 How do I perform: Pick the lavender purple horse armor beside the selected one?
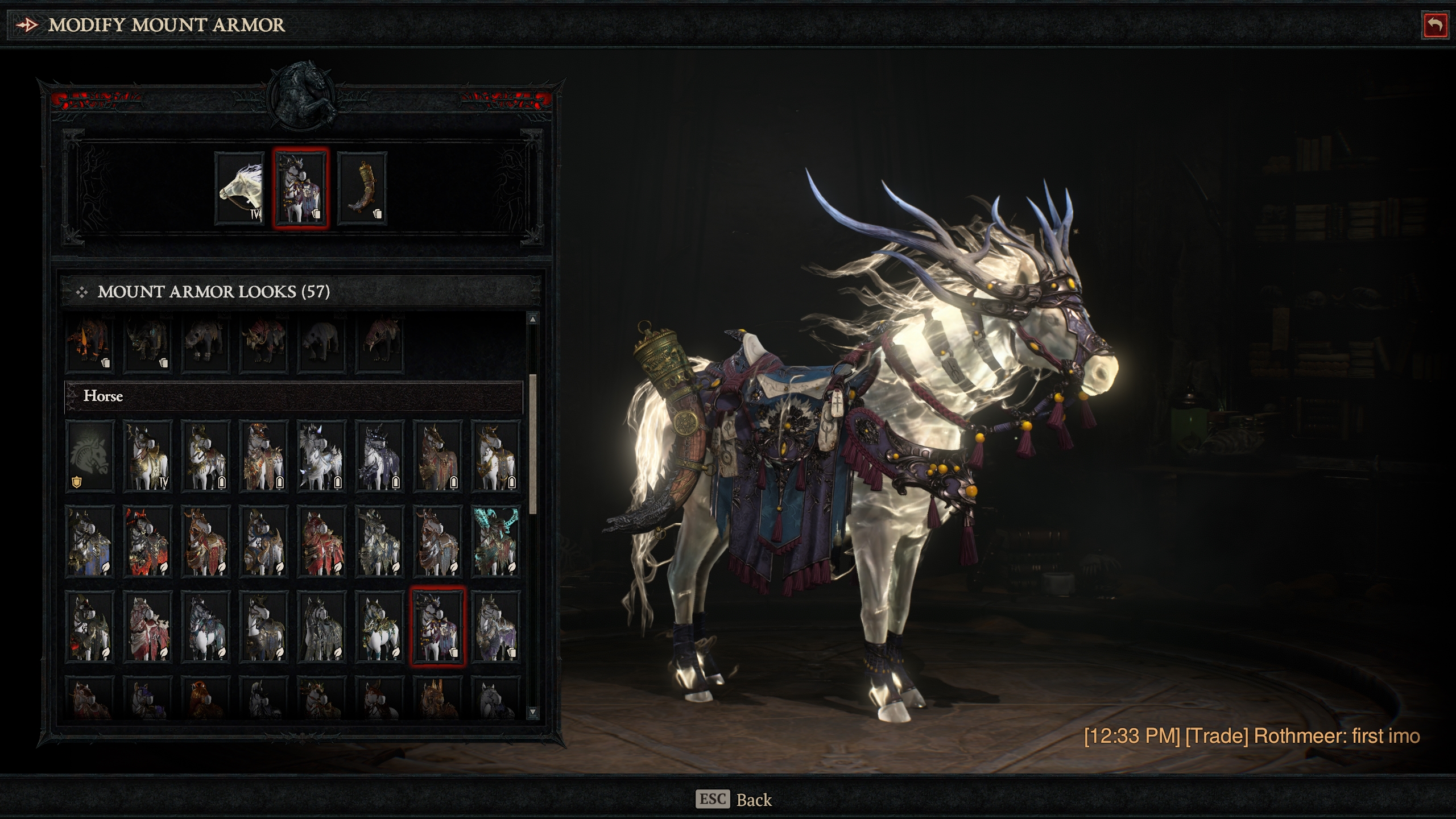click(495, 626)
